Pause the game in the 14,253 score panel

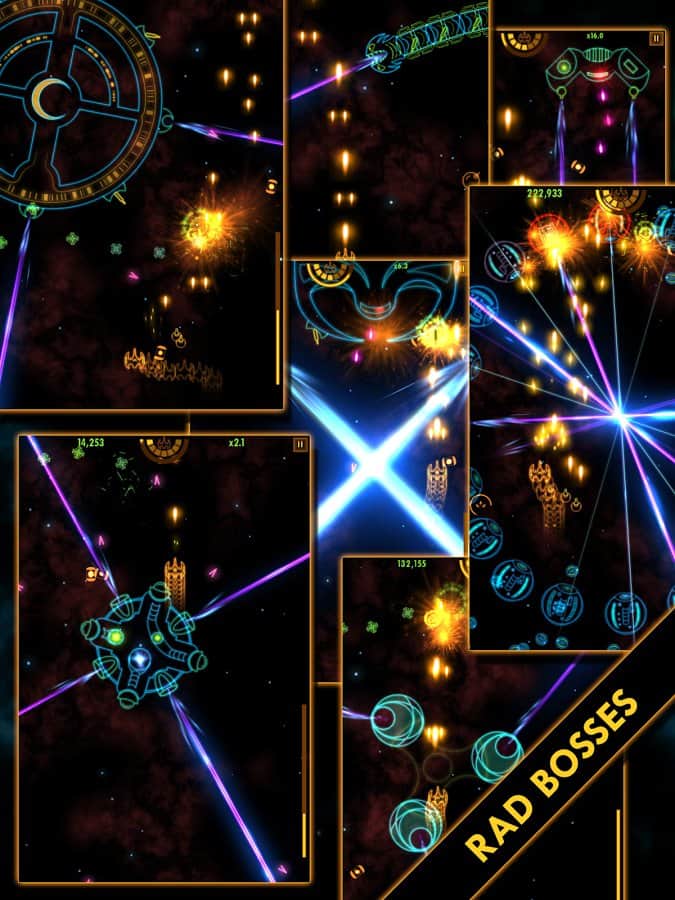pos(299,443)
